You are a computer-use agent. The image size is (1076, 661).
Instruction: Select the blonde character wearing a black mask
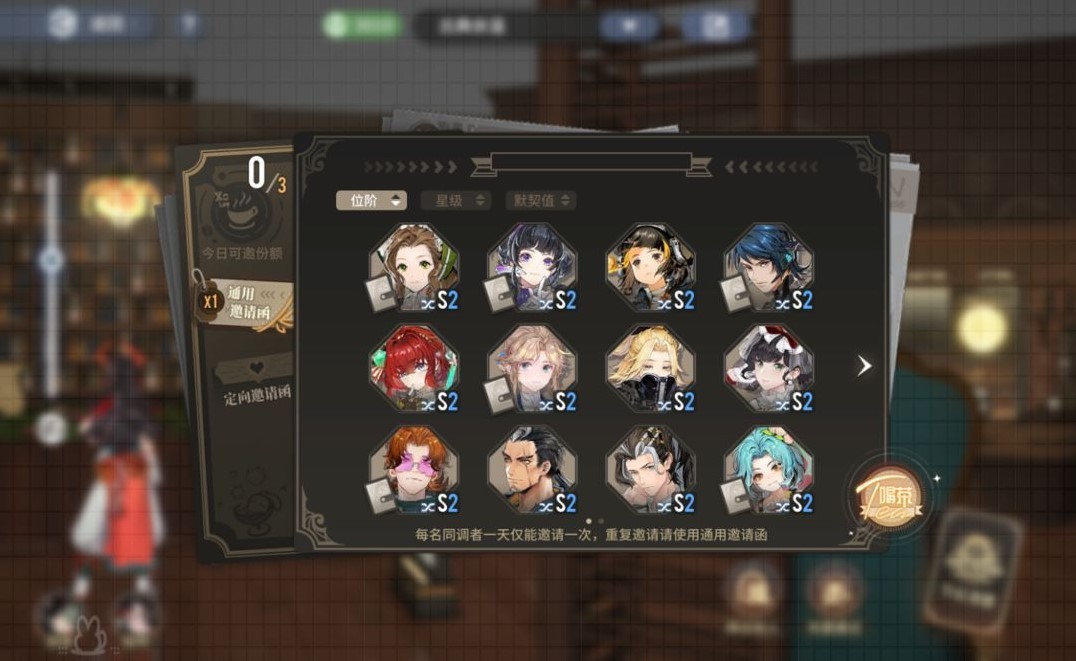(650, 369)
